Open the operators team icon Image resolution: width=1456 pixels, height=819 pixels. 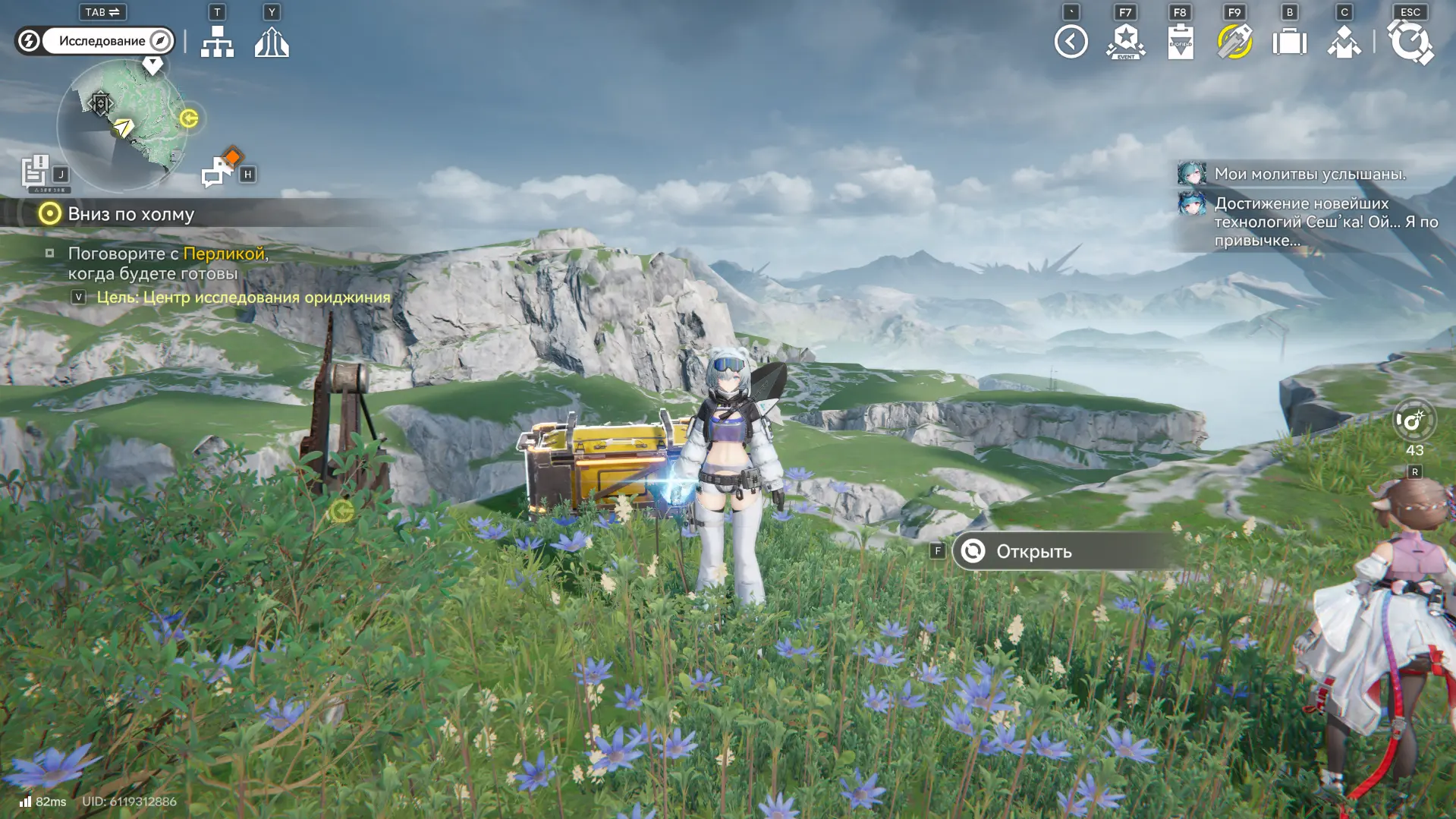coord(1344,42)
